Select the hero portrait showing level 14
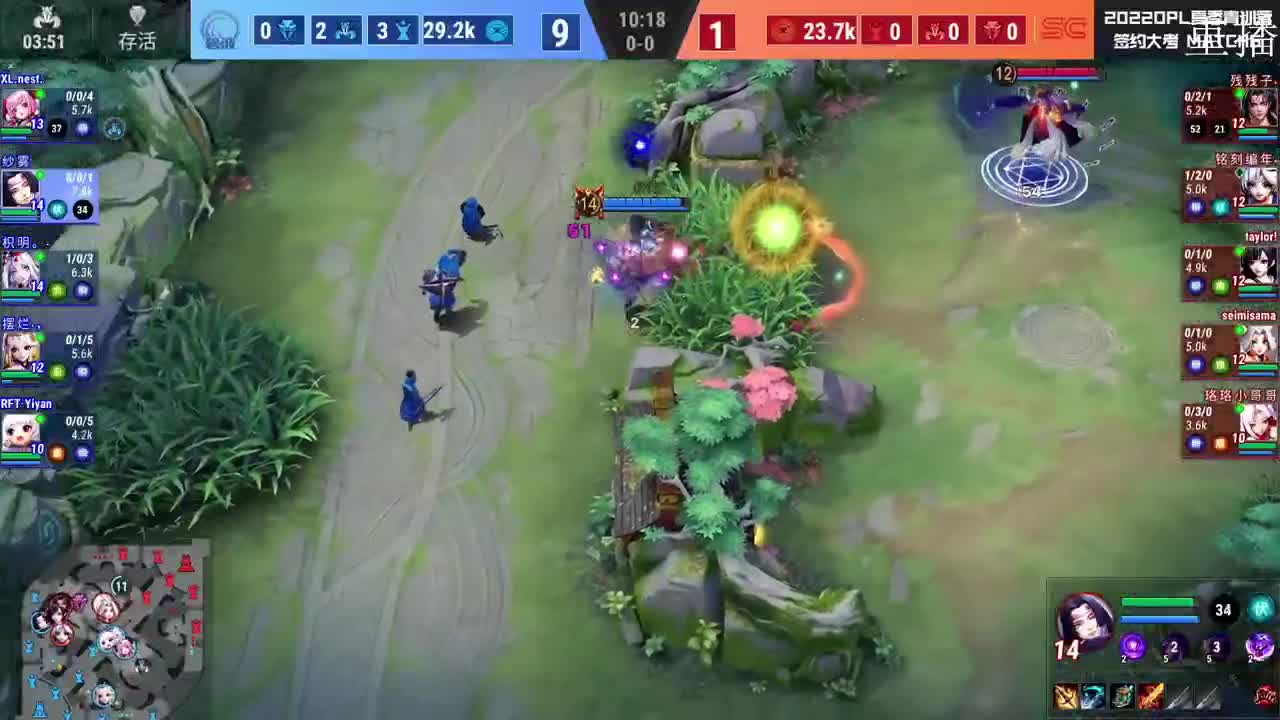 [1087, 615]
